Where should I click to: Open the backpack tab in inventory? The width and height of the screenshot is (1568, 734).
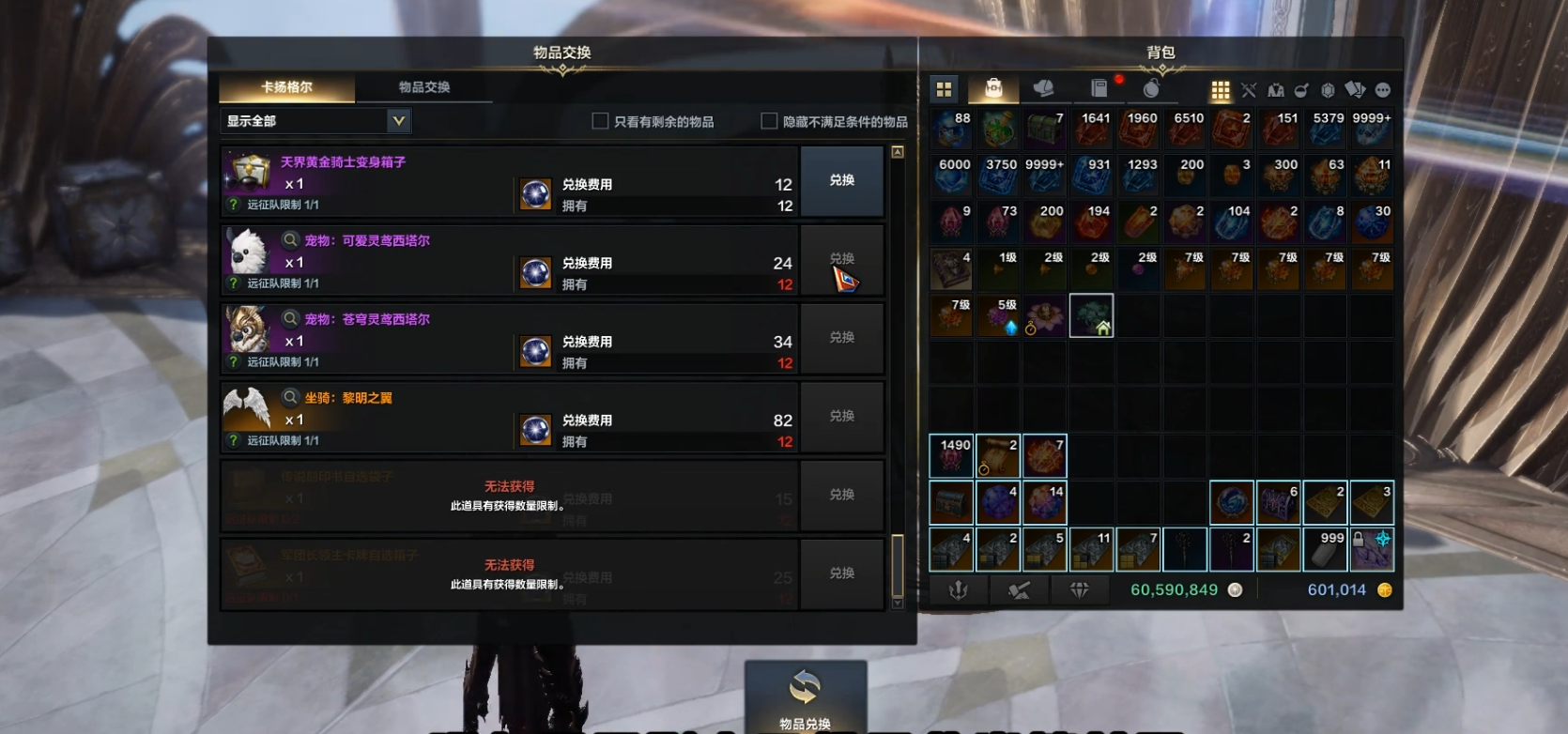tap(993, 88)
